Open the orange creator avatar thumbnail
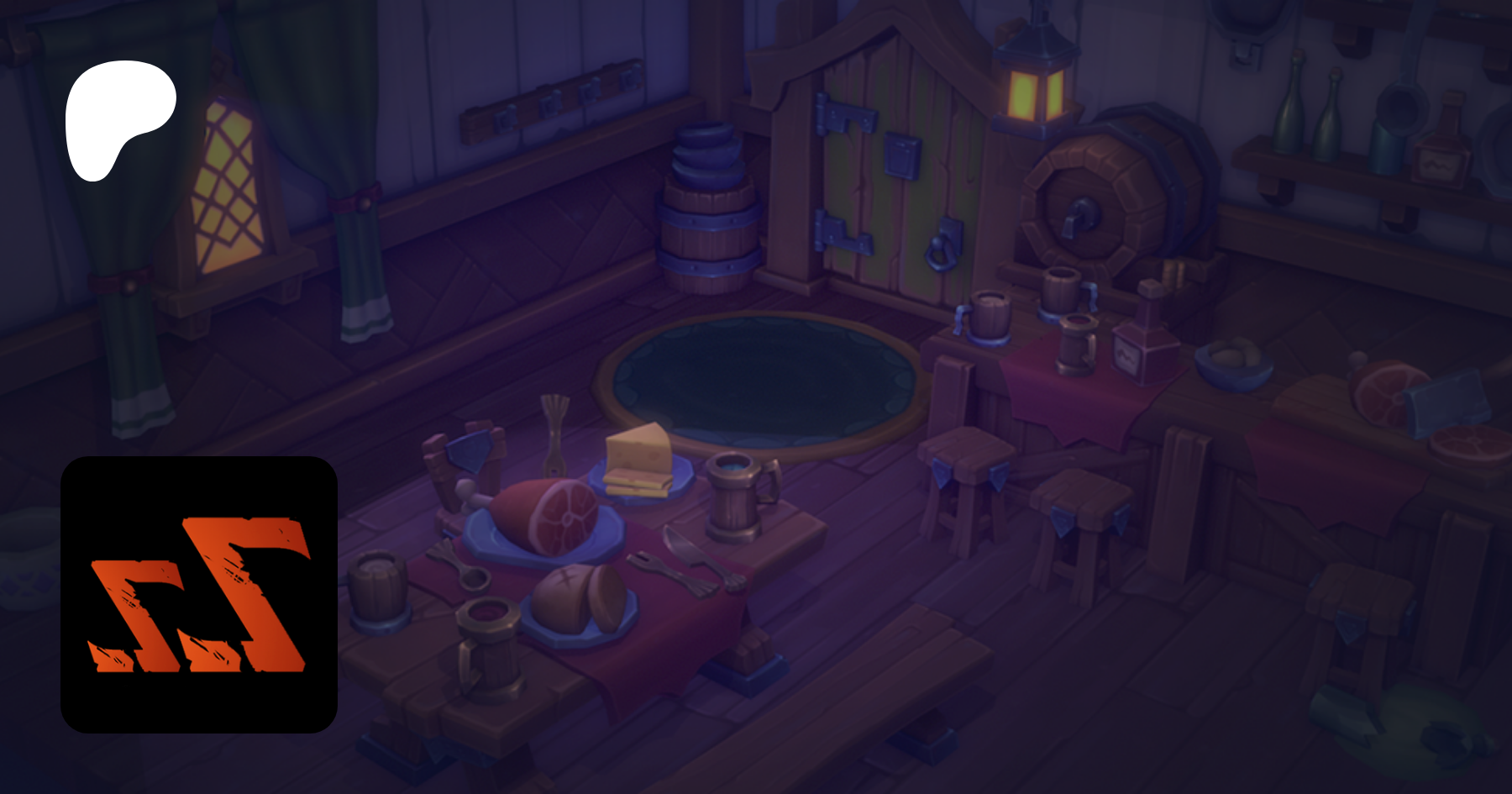This screenshot has height=794, width=1512. coord(199,594)
